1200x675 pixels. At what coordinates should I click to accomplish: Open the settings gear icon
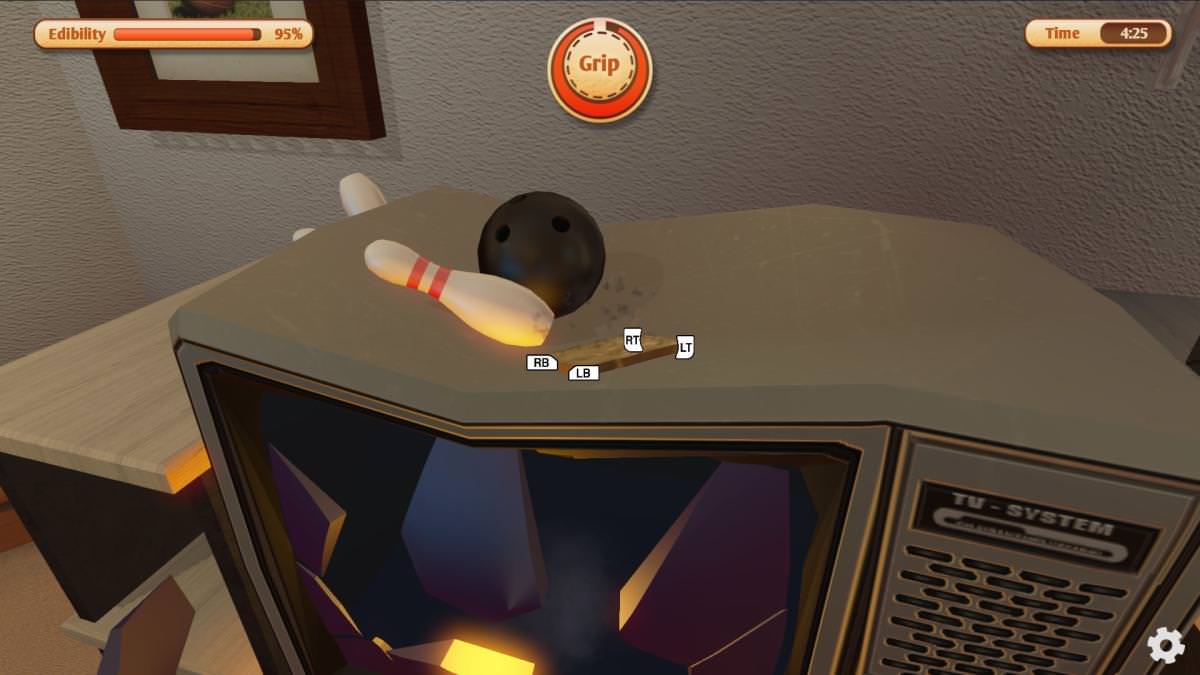coord(1166,645)
